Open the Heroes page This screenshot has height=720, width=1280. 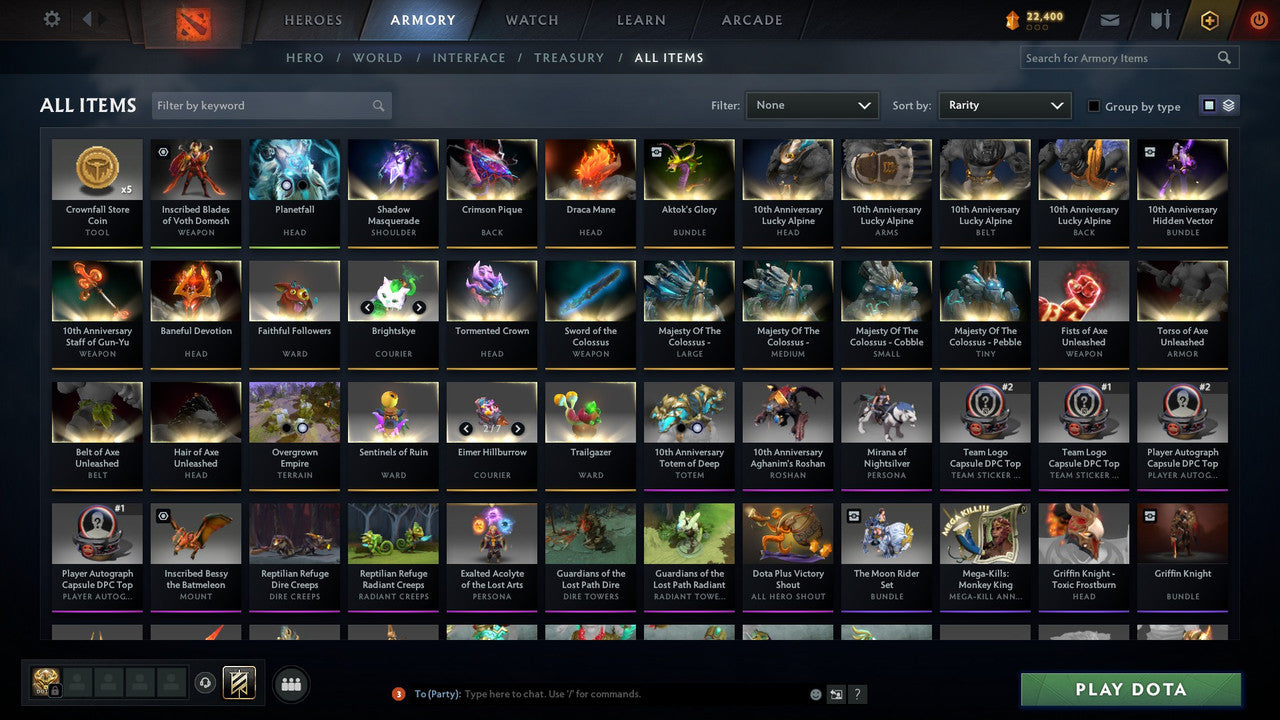point(313,19)
